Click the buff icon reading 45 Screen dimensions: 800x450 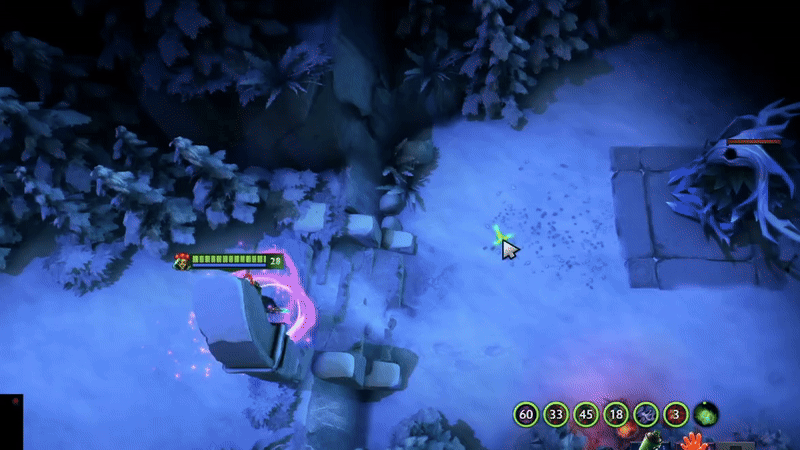(x=587, y=414)
